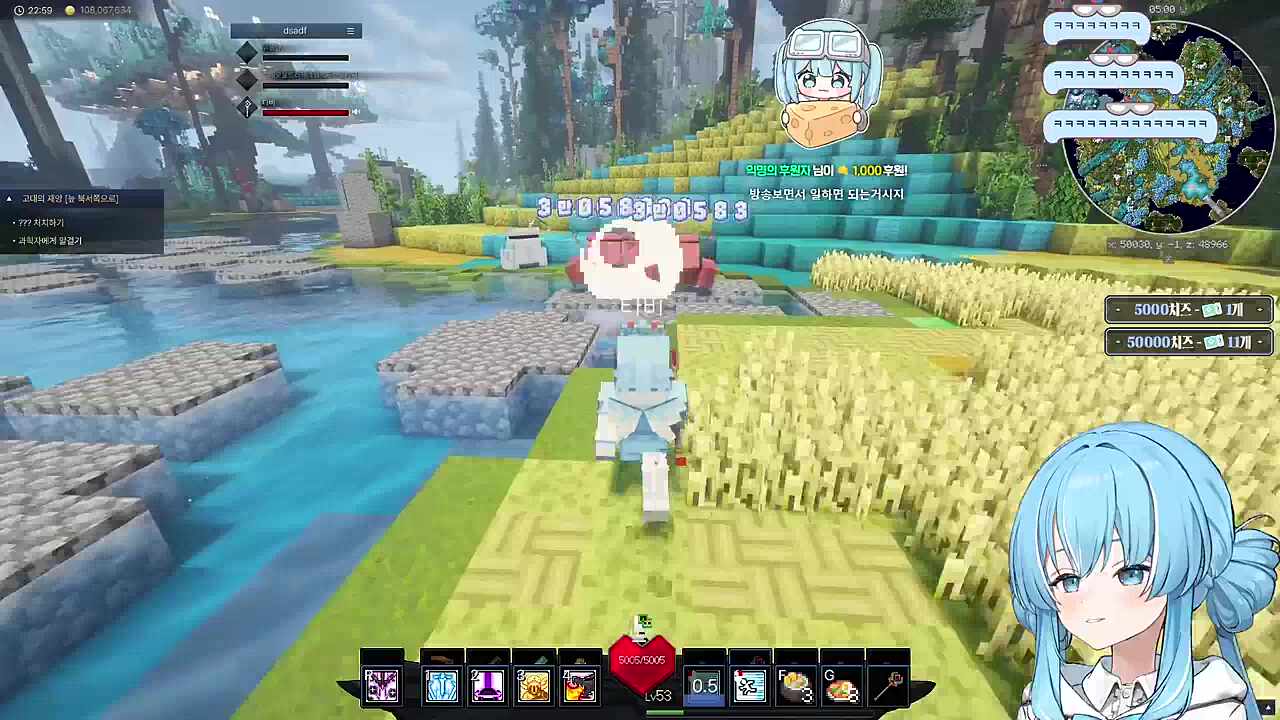Screen dimensions: 1280x720
Task: Use the purple beam skill in slot 2
Action: [487, 686]
